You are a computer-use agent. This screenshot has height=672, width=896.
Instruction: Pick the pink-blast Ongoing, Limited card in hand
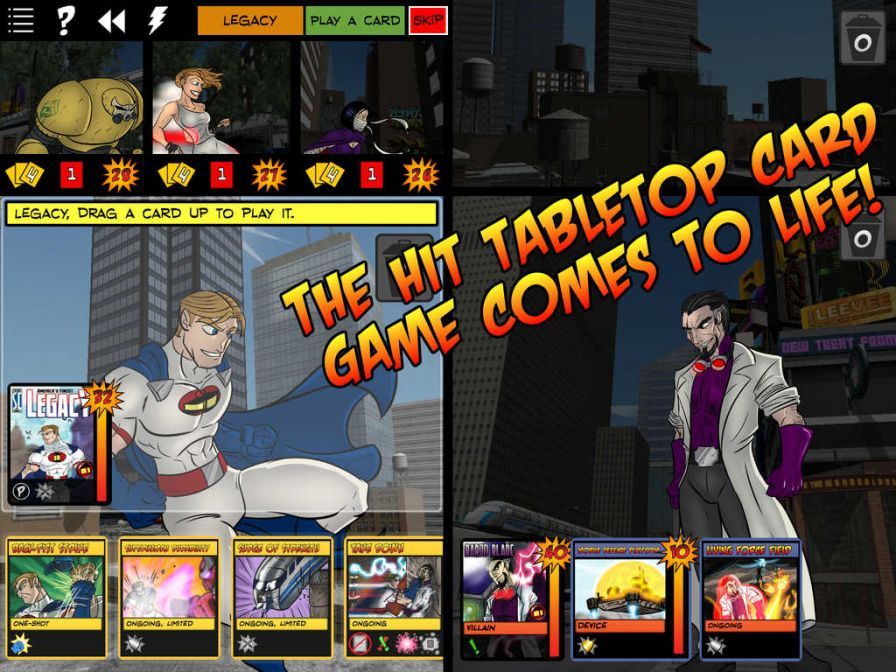[169, 597]
